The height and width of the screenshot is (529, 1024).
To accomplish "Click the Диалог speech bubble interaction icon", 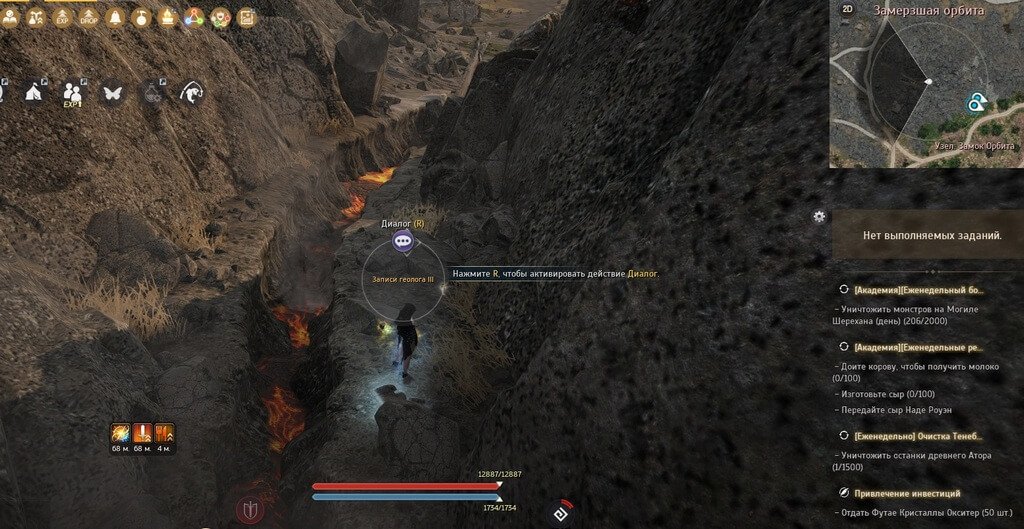I will tap(402, 241).
